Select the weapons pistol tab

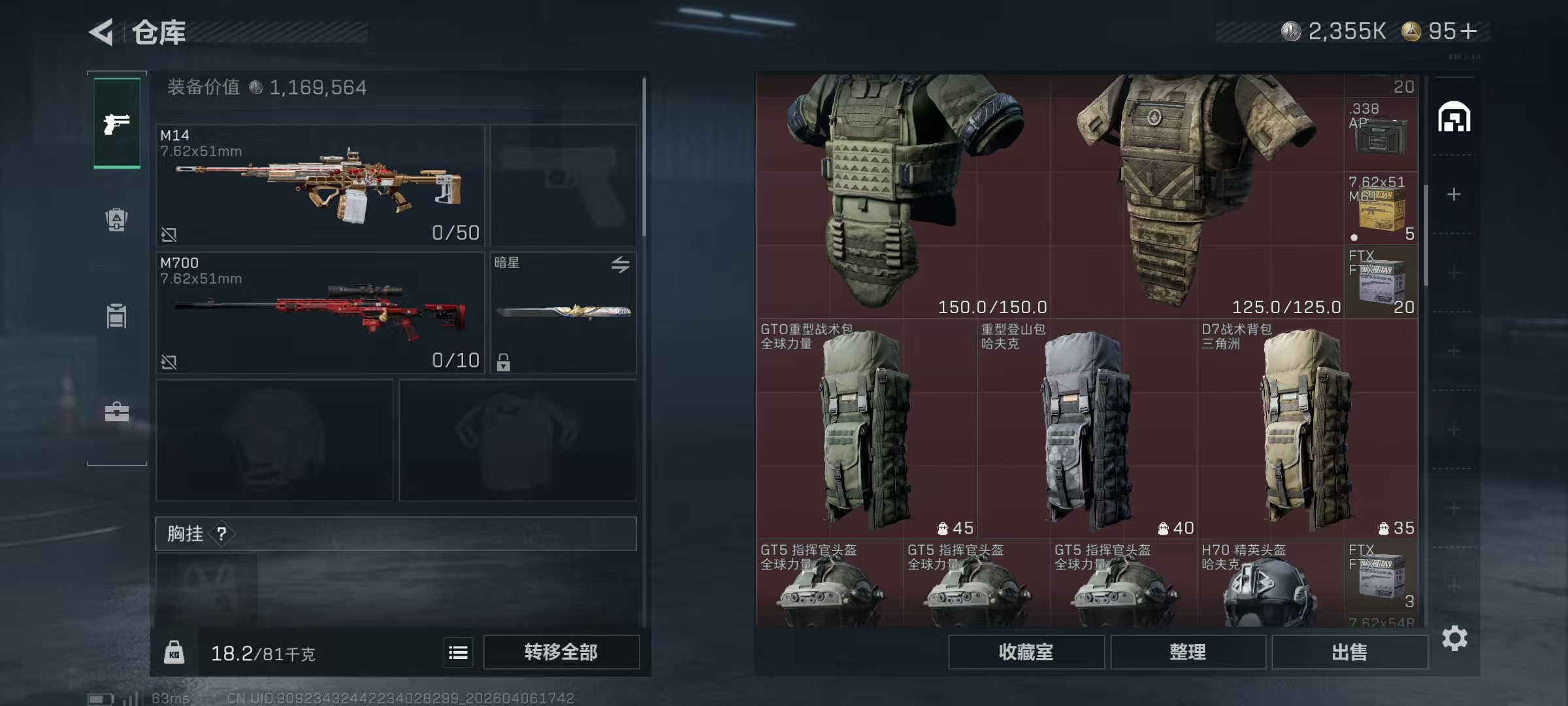point(117,124)
